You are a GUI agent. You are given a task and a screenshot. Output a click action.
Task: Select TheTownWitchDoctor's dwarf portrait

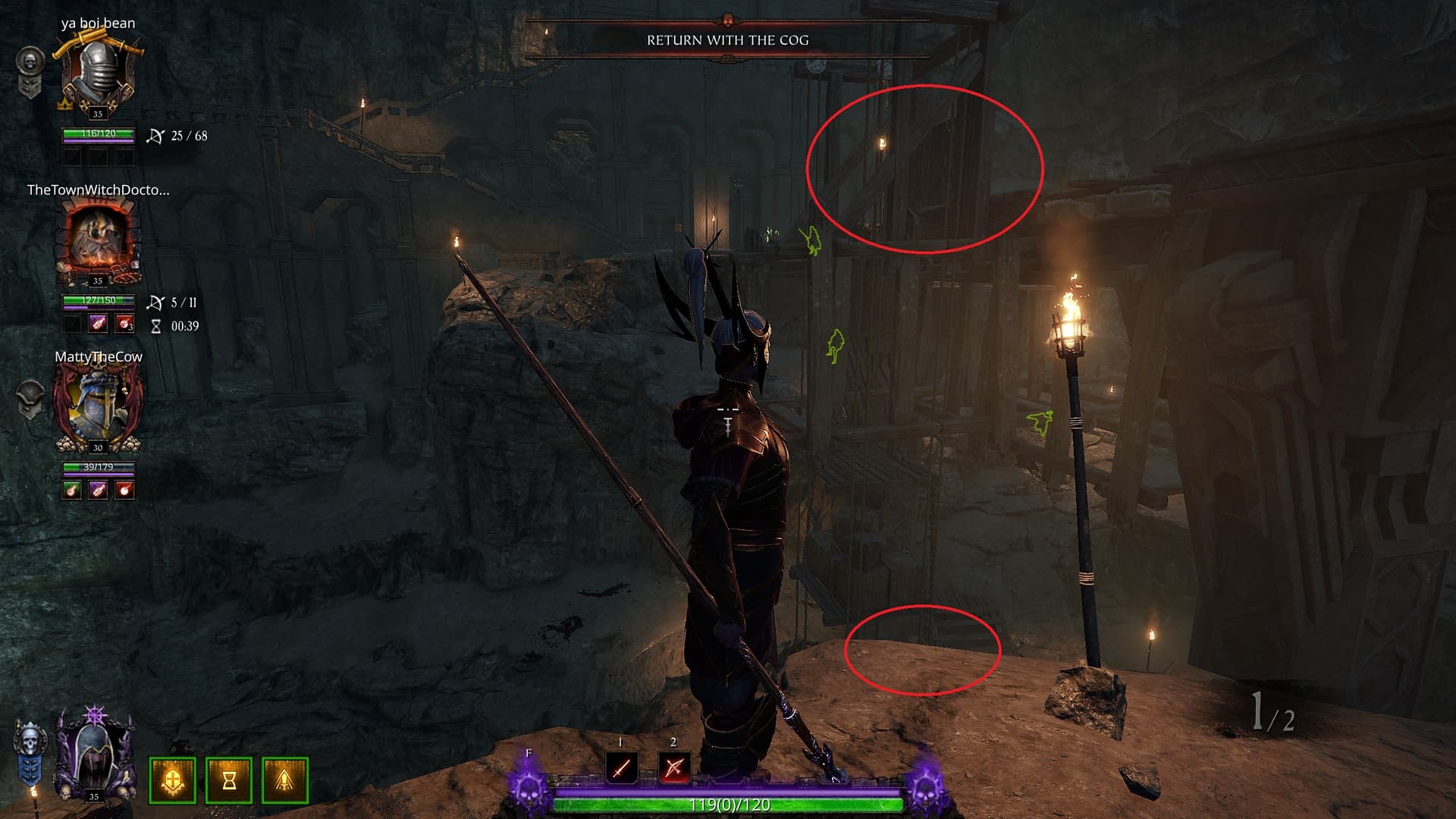point(98,241)
